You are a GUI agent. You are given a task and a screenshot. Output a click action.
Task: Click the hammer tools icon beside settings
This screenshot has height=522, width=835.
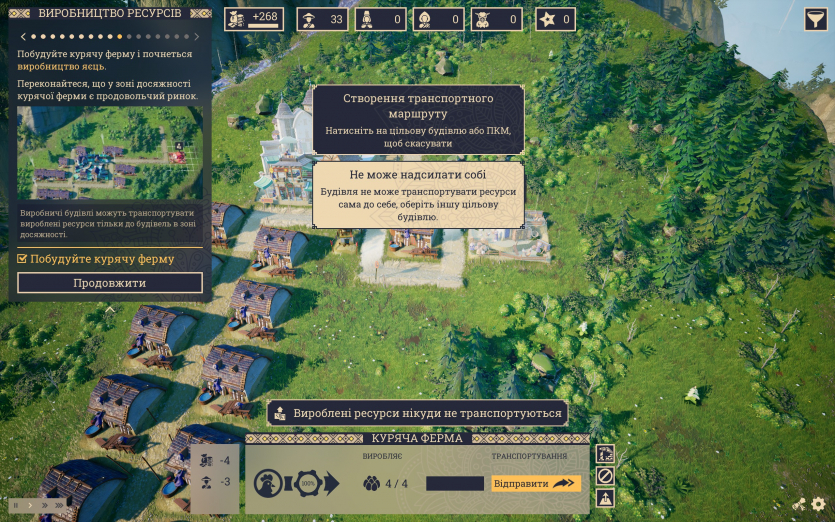799,505
